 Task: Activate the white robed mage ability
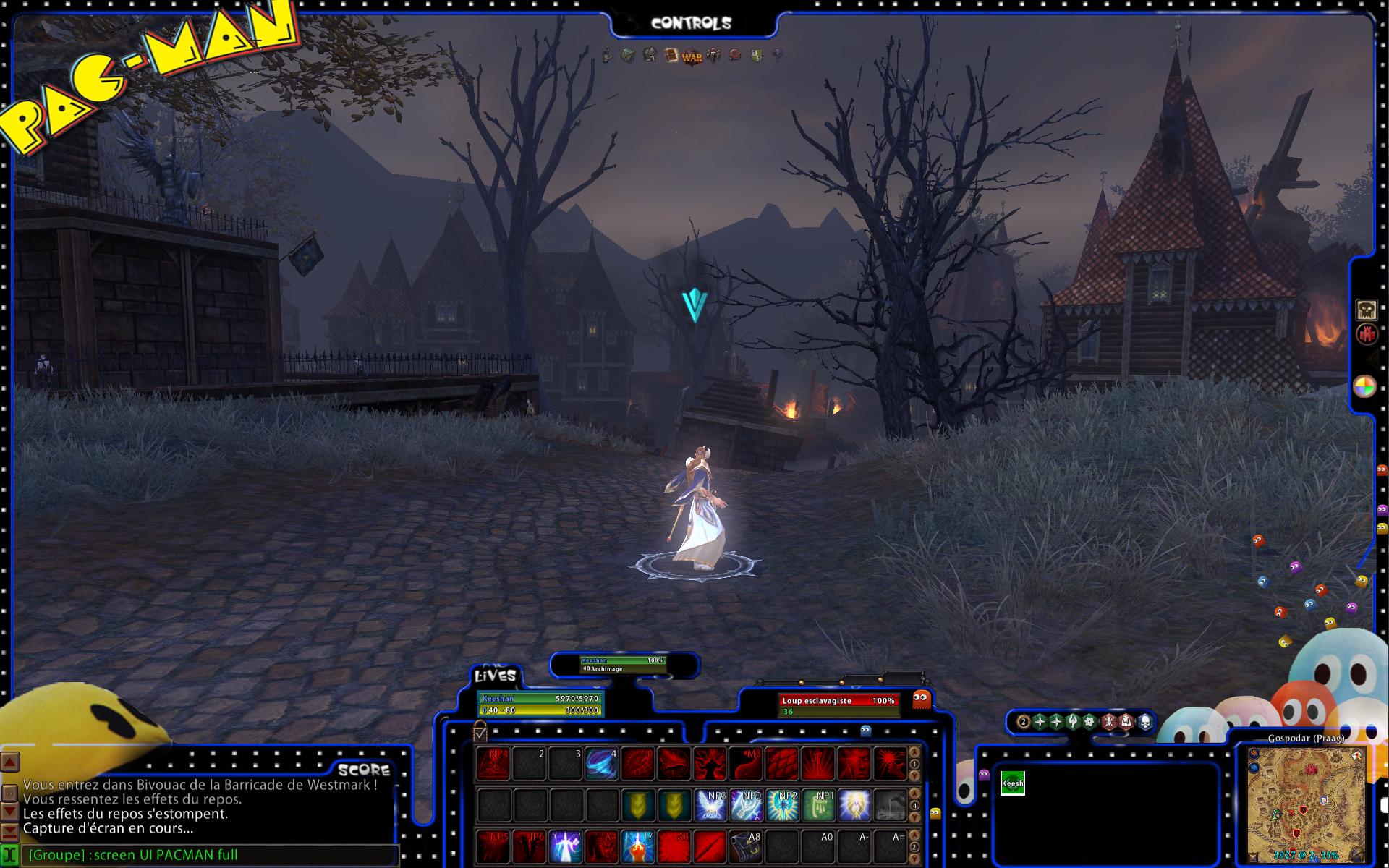pos(566,846)
